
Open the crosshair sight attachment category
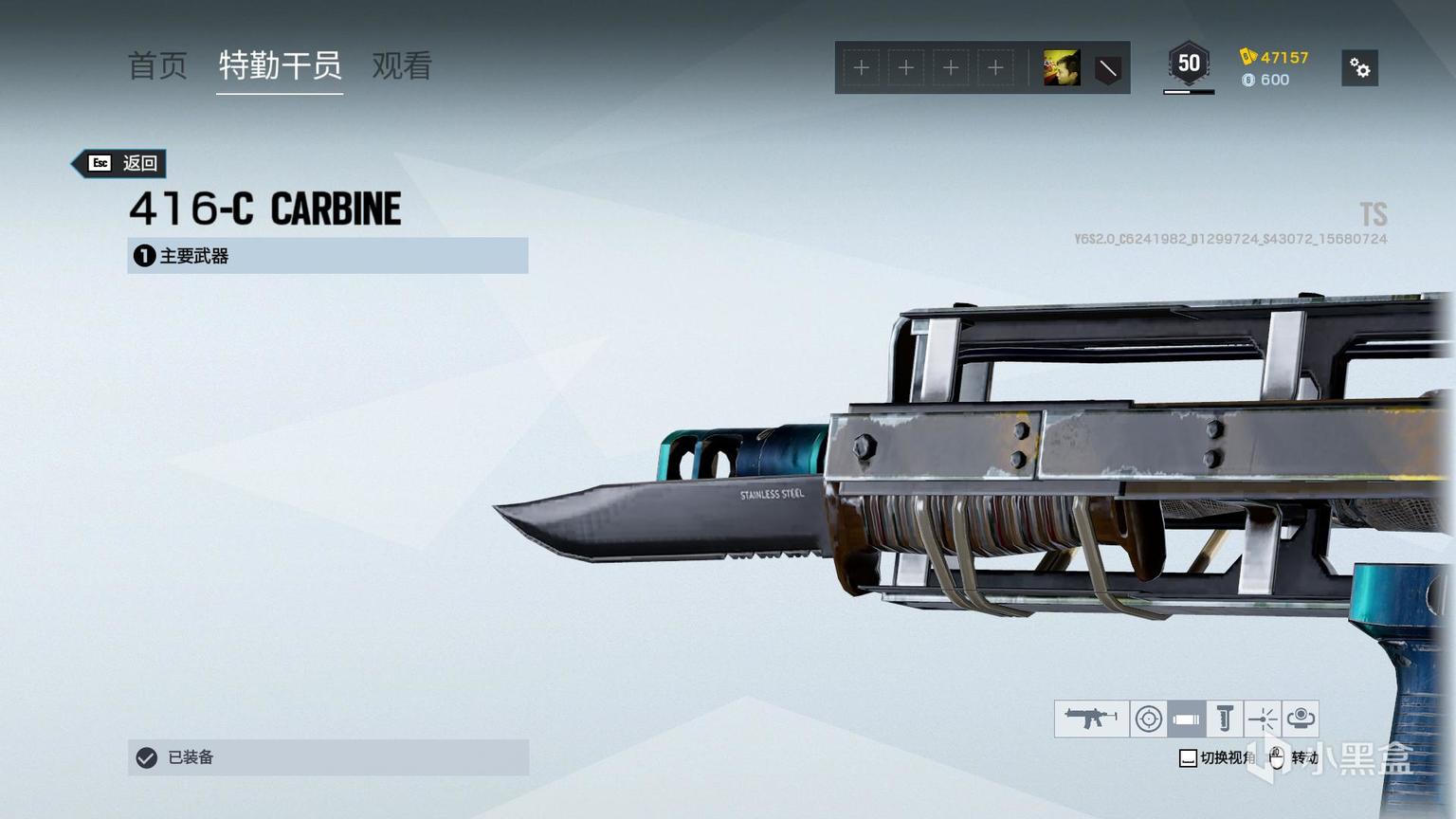(x=1149, y=719)
